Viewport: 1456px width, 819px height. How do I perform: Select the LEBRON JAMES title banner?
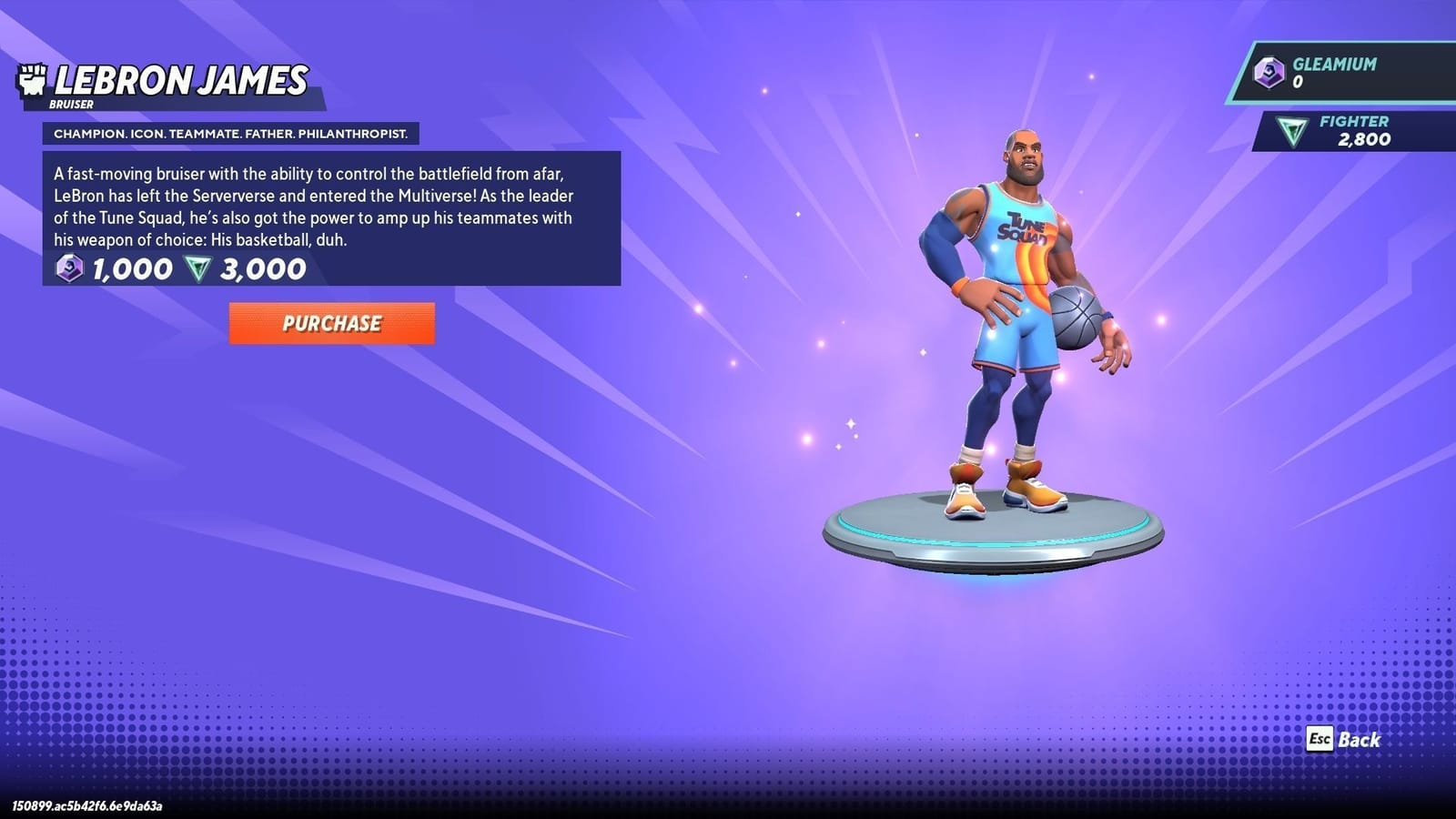pos(177,78)
